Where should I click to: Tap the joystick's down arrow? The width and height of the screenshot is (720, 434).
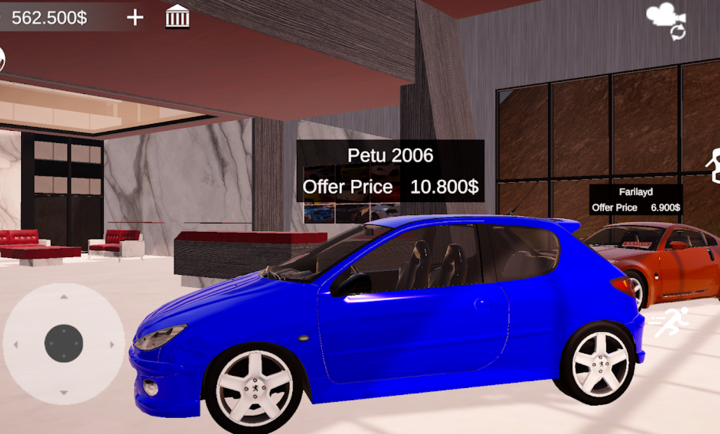pos(63,391)
